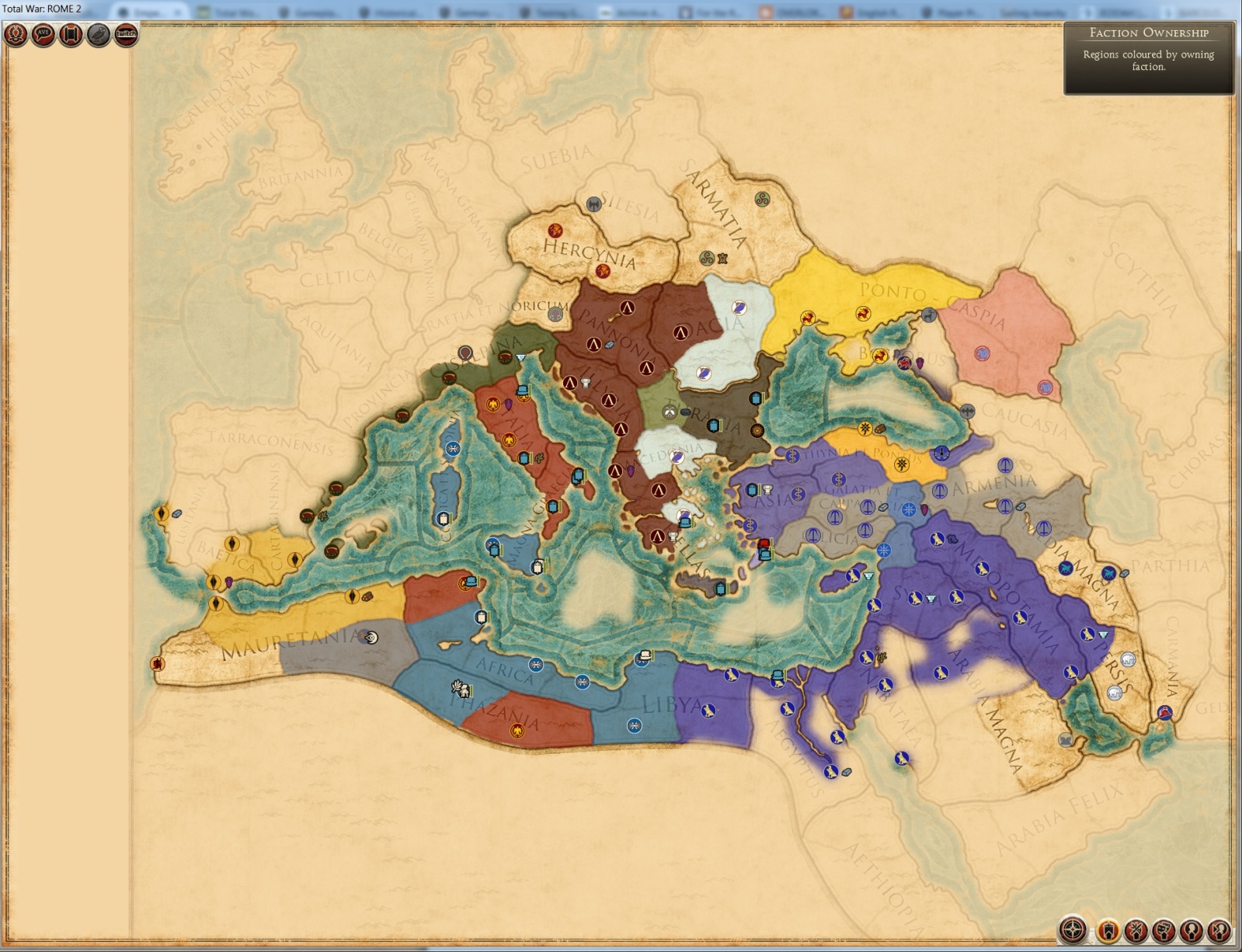Choose the arrow and head map filter
Viewport: 1242px width, 952px height.
[1219, 929]
